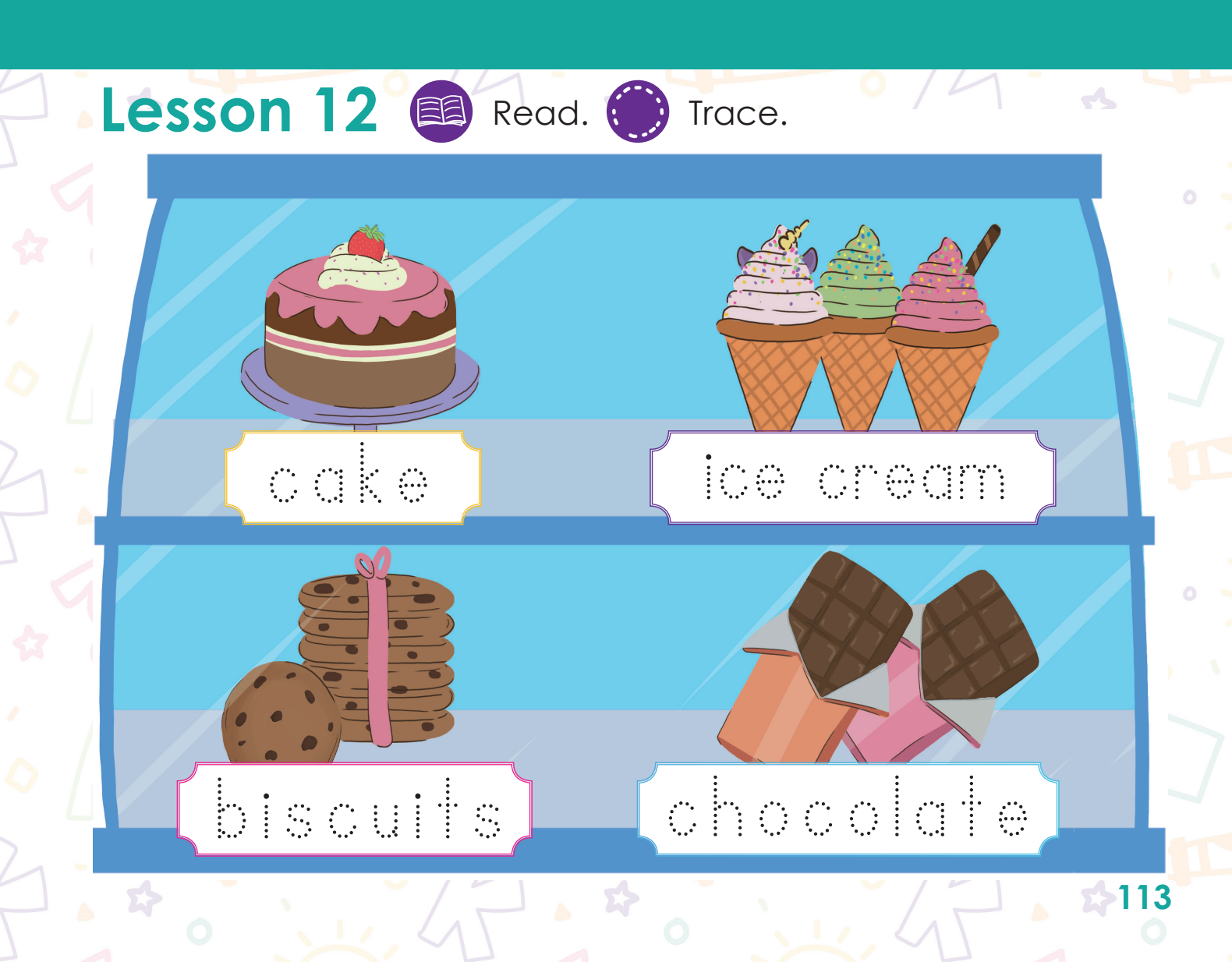Pick the 'biscuits' tracing word card
The height and width of the screenshot is (962, 1232).
pyautogui.click(x=355, y=809)
